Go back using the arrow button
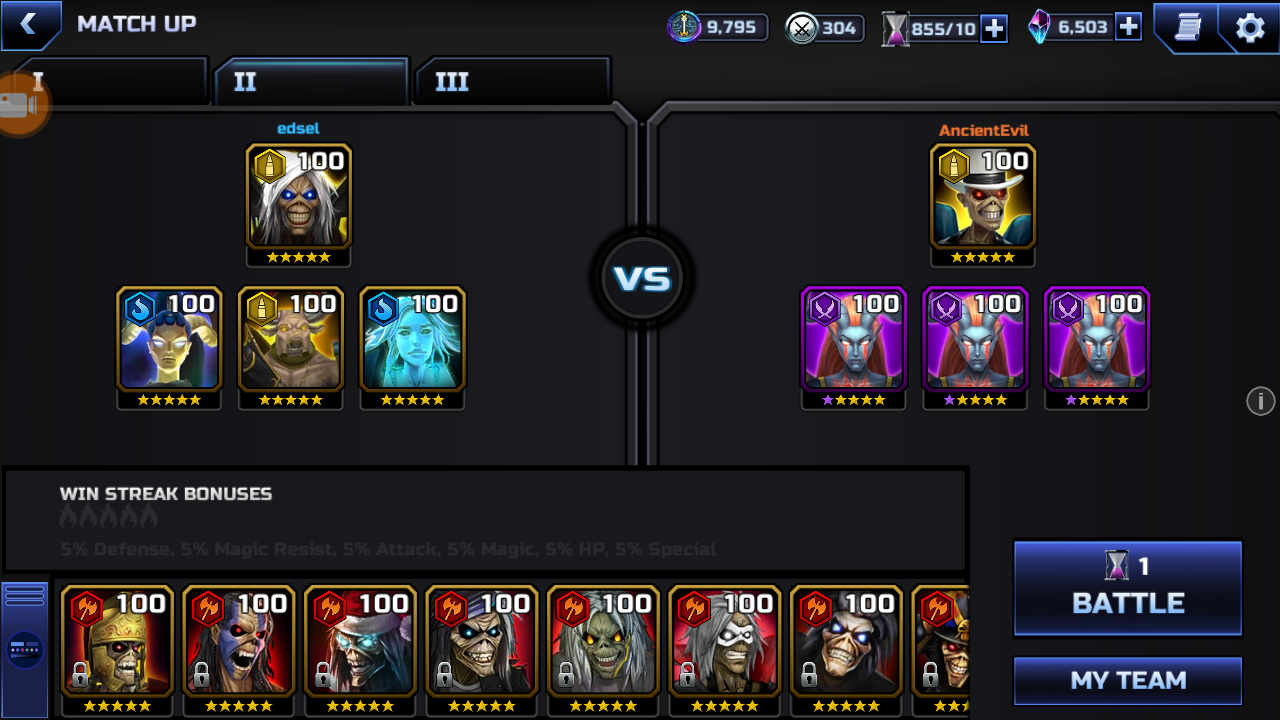Viewport: 1280px width, 720px height. pos(29,25)
